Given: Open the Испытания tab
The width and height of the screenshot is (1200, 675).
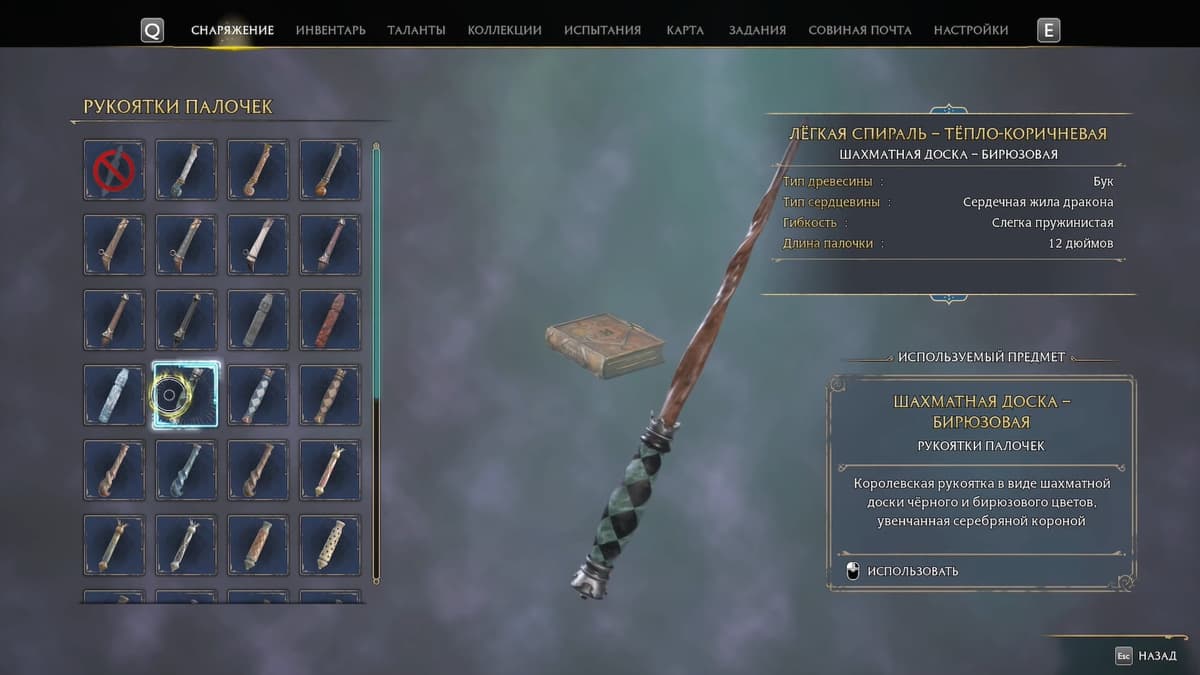Looking at the screenshot, I should pos(602,30).
